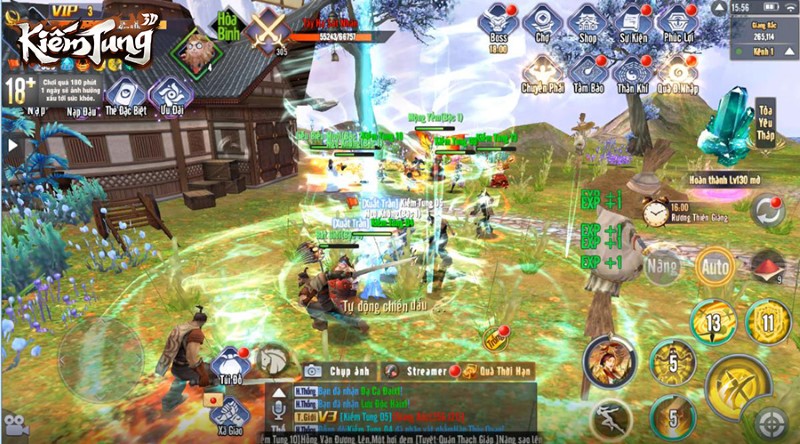This screenshot has width=800, height=444.
Task: Open the Thẻ Đặc Biệt special card
Action: [124, 95]
